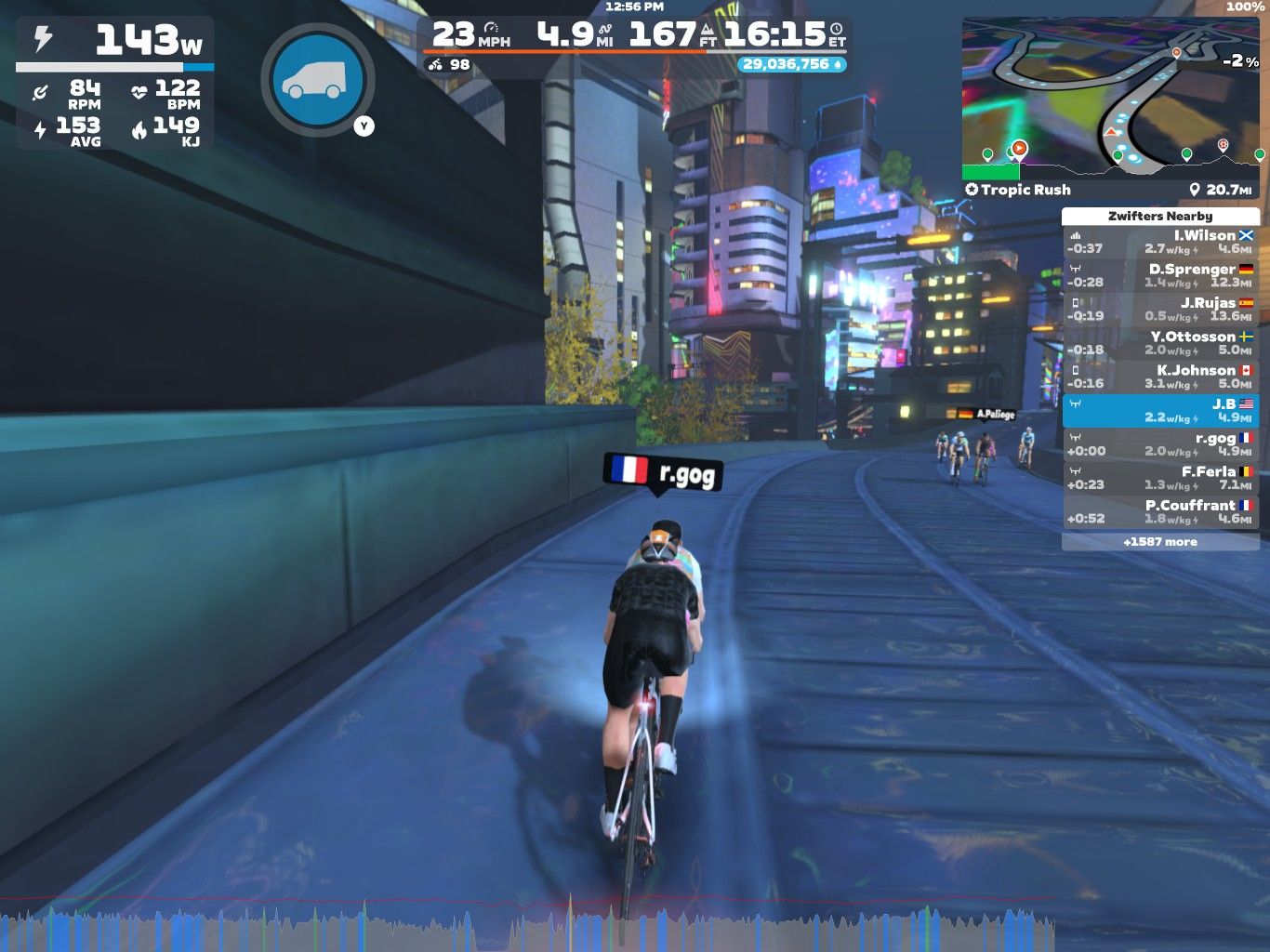This screenshot has width=1270, height=952.
Task: Expand the +1587 more riders list
Action: pos(1160,542)
